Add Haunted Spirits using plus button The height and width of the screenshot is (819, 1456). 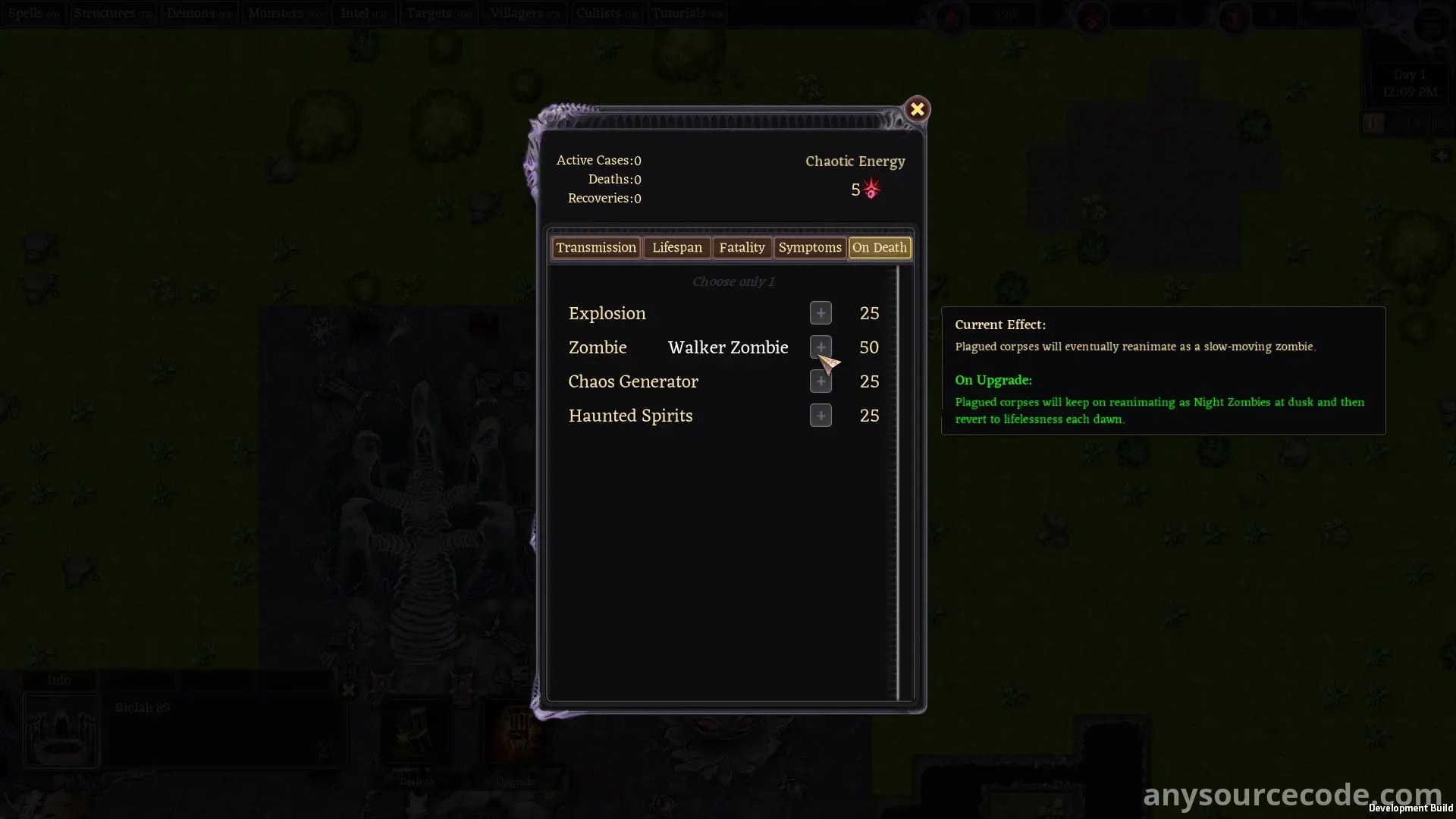821,416
